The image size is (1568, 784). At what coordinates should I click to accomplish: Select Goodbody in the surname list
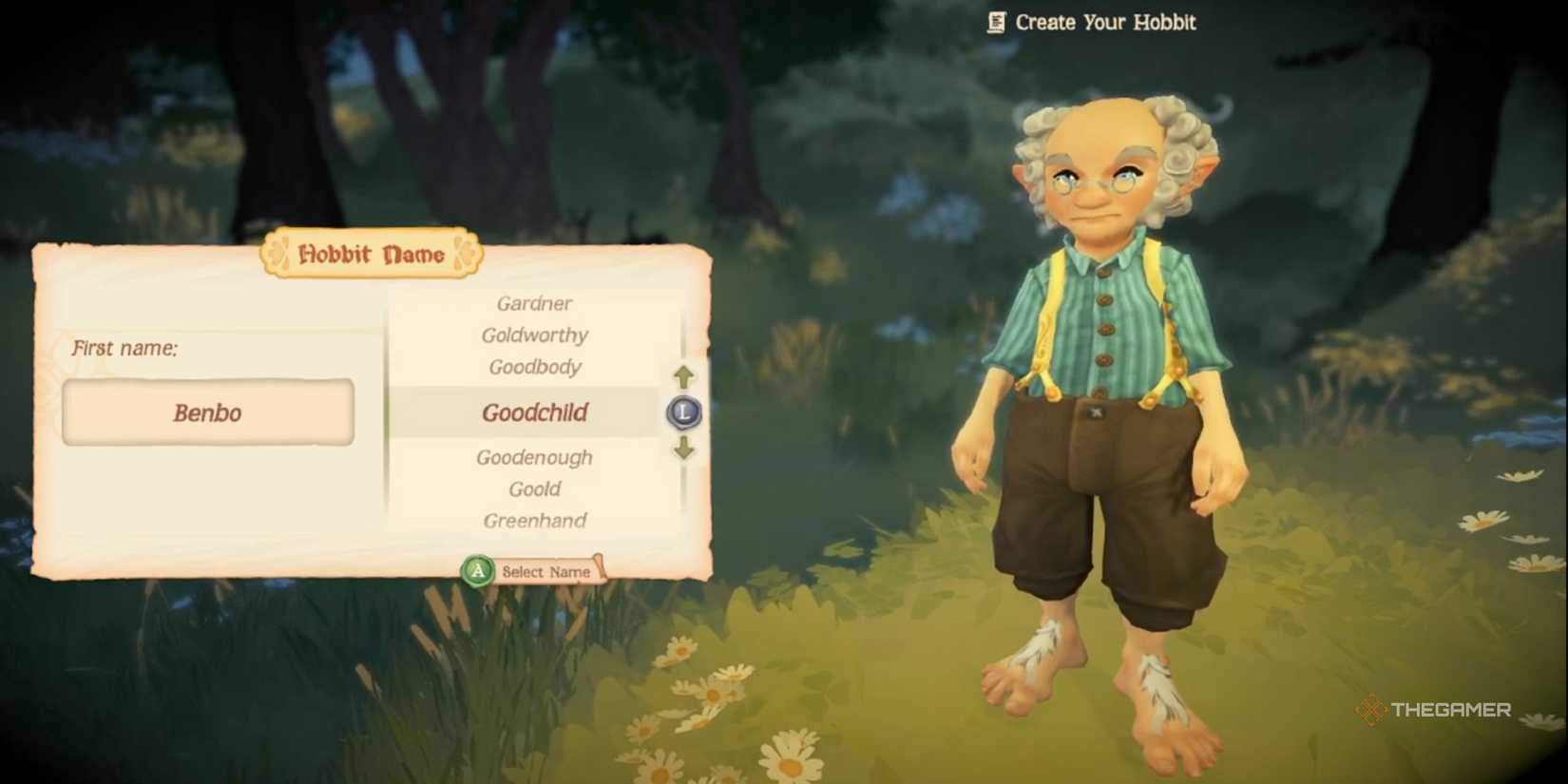click(x=534, y=367)
